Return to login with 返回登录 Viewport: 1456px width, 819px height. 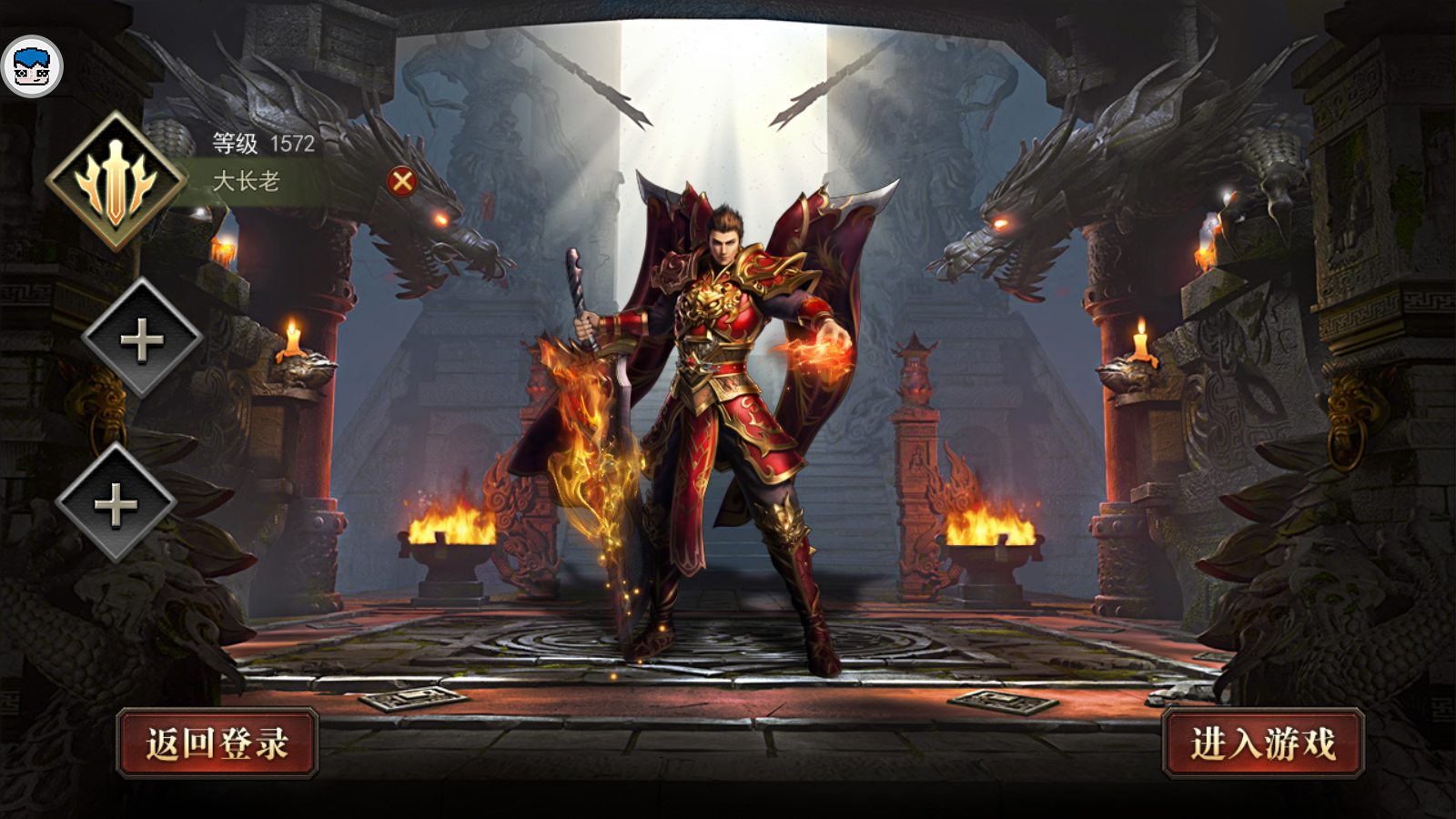[217, 743]
